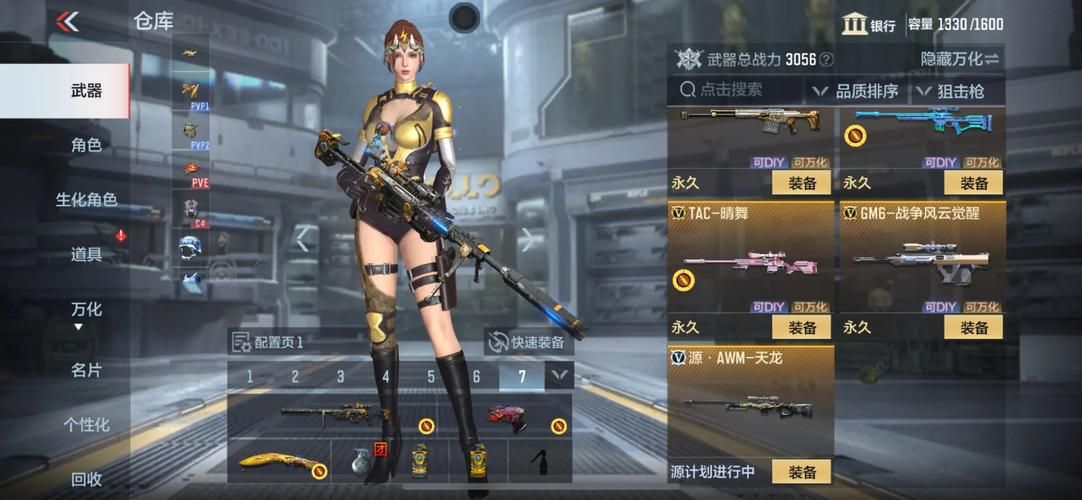This screenshot has height=500, width=1082.
Task: Equip the TAC-晴舞 sniper rifle
Action: [x=802, y=327]
